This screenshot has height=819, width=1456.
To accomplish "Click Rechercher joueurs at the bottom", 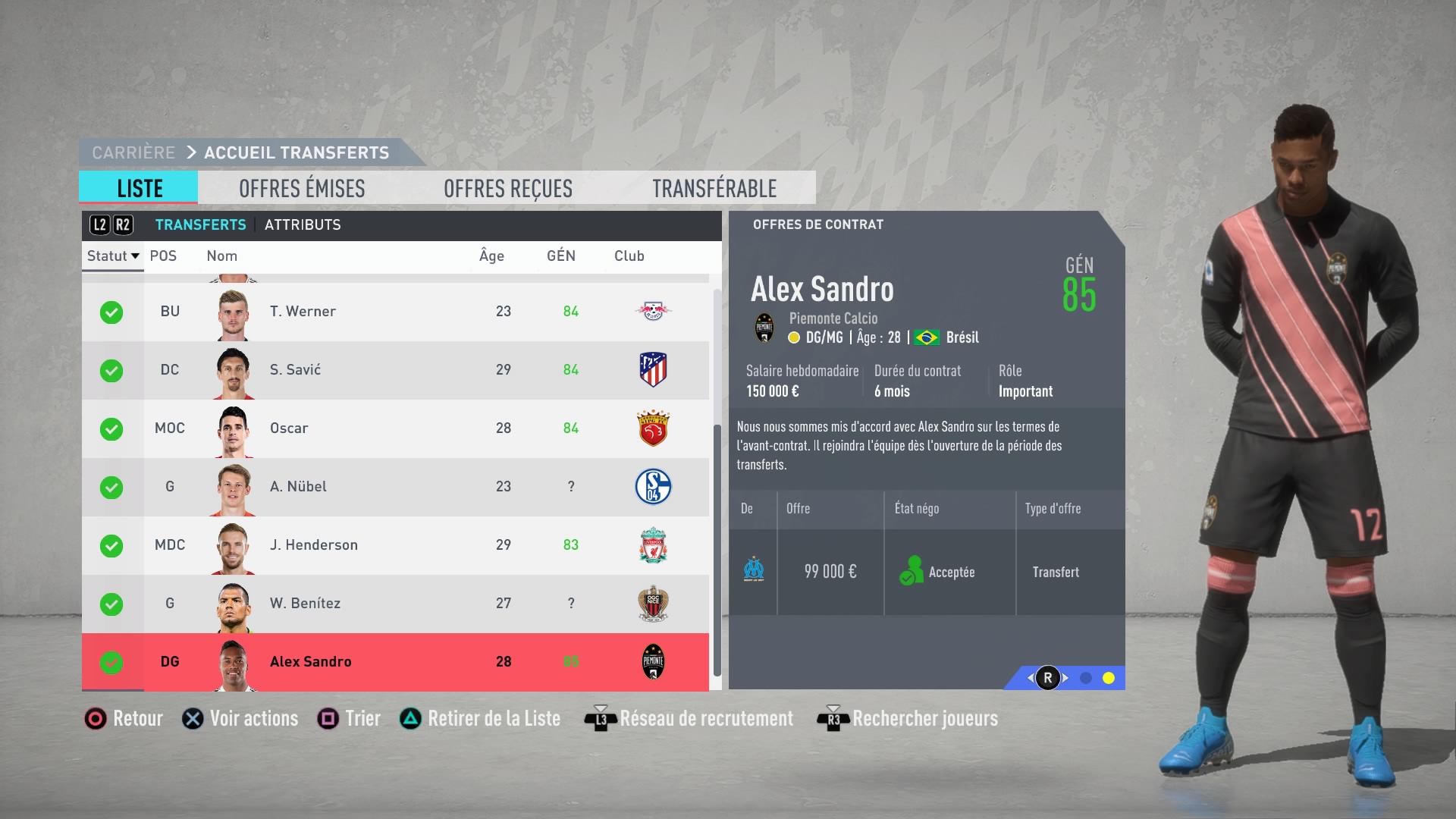I will (x=924, y=718).
